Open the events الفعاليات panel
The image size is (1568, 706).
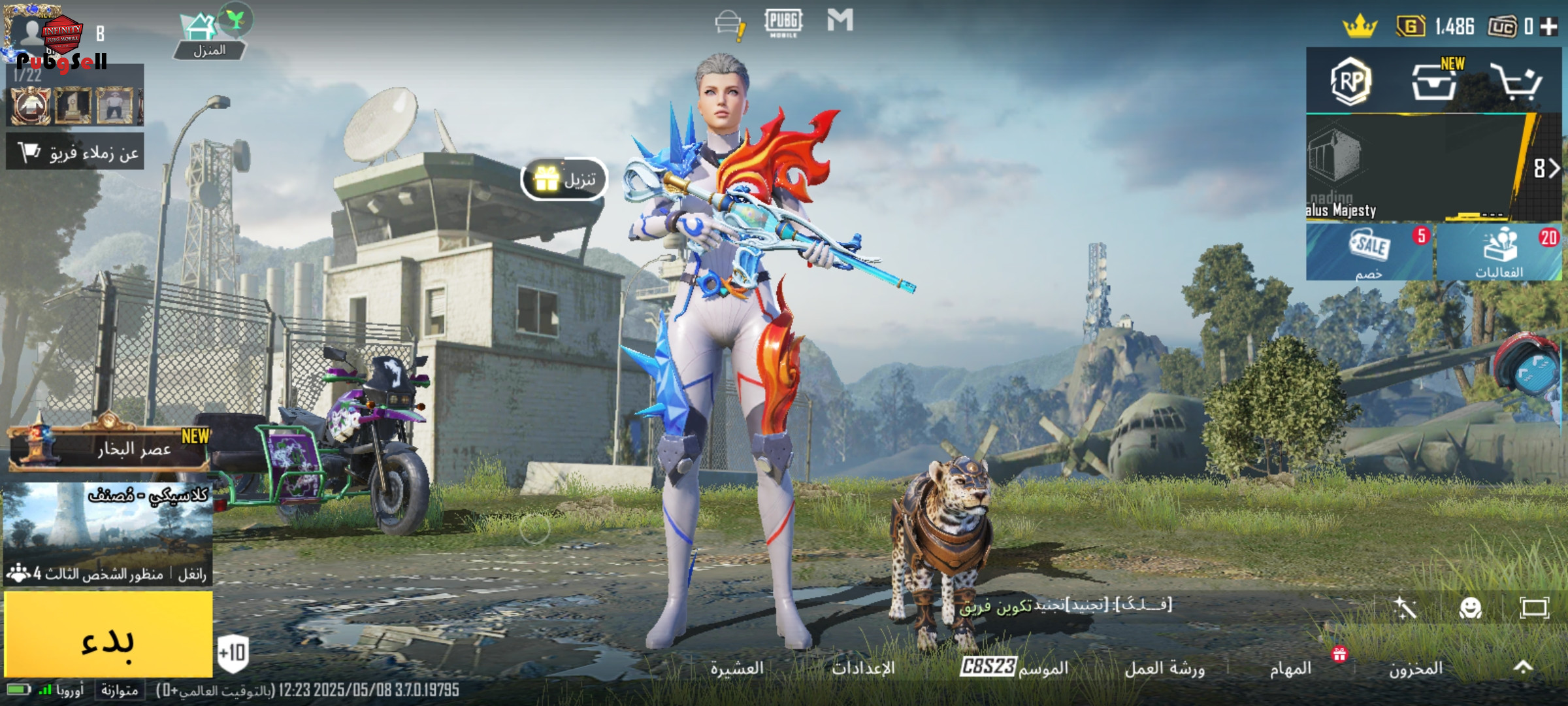click(x=1499, y=252)
